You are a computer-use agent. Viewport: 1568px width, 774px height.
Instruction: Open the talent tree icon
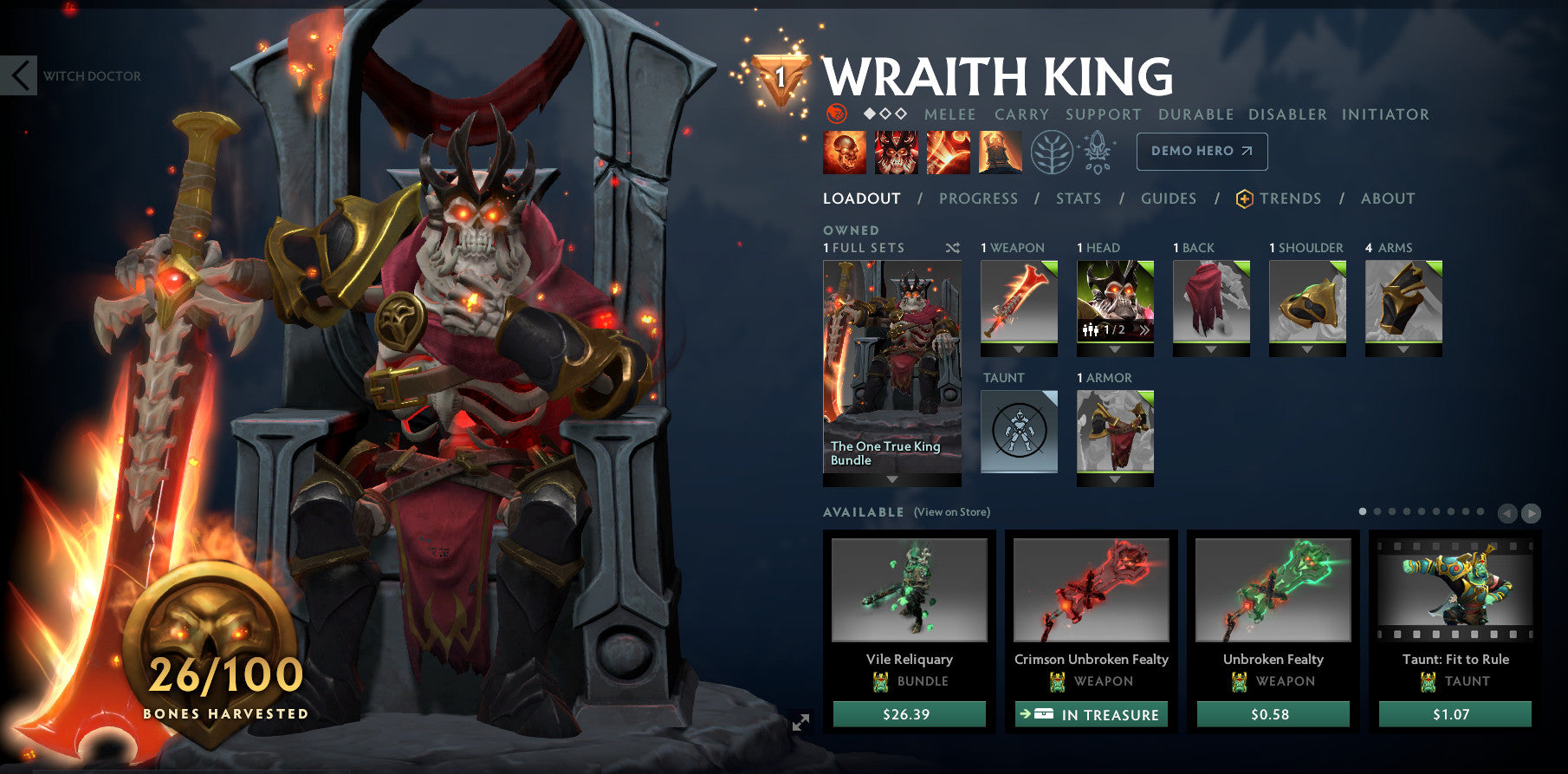1051,150
